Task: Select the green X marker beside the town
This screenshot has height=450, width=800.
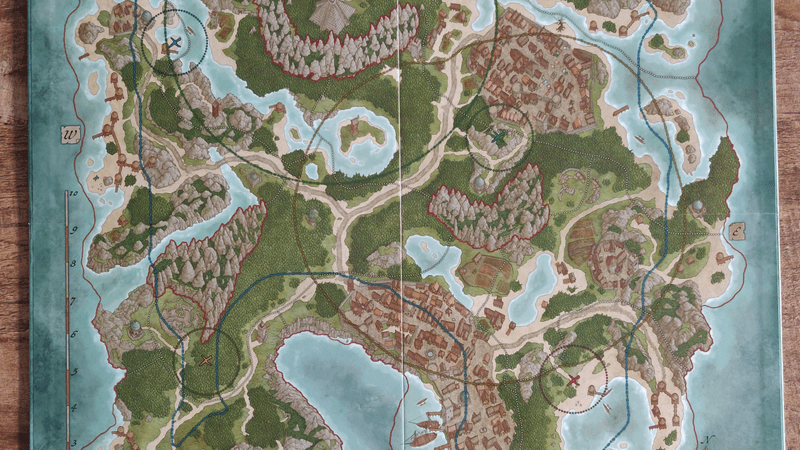Action: point(497,137)
